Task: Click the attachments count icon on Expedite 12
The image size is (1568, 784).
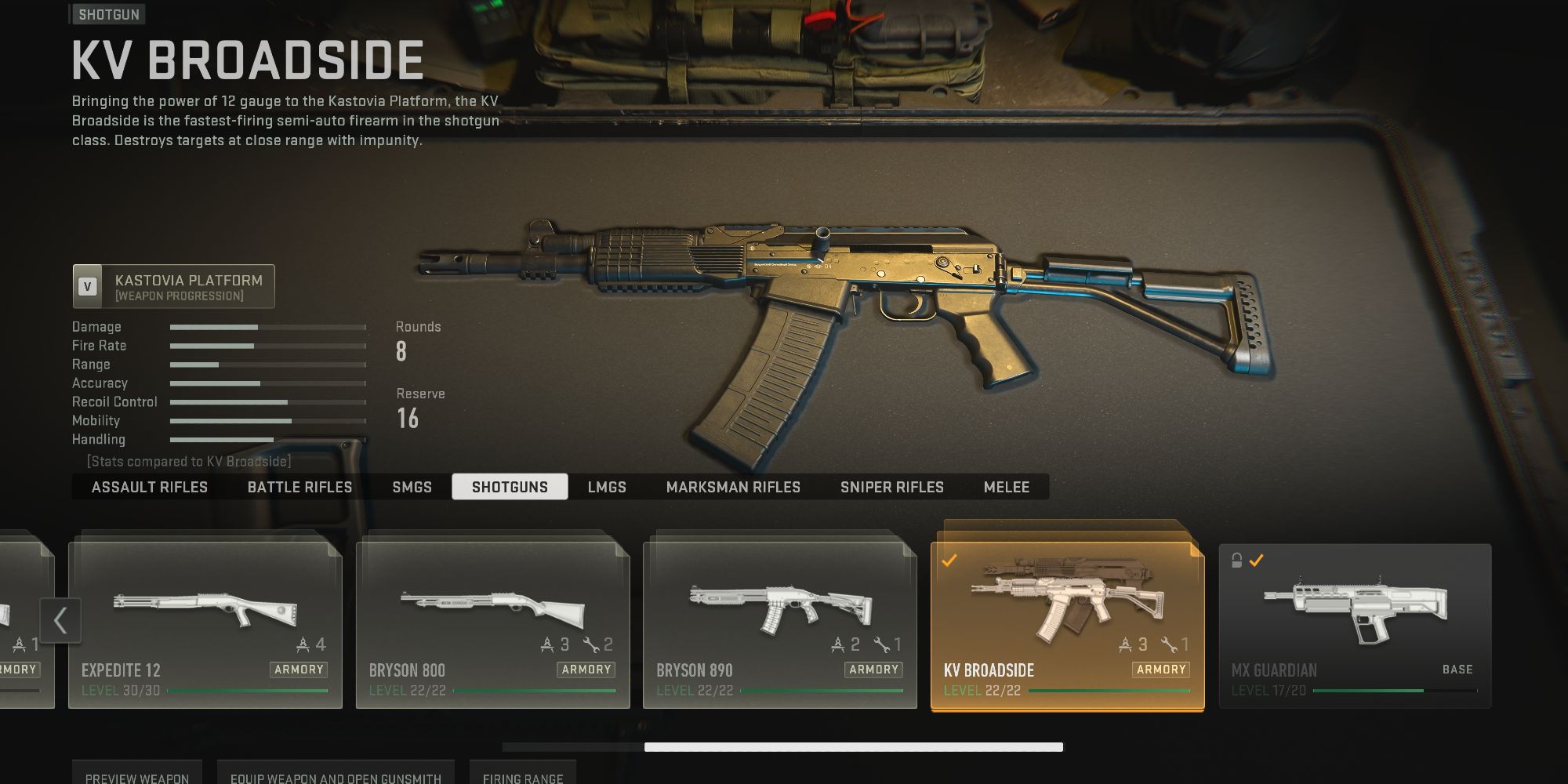Action: tap(303, 644)
